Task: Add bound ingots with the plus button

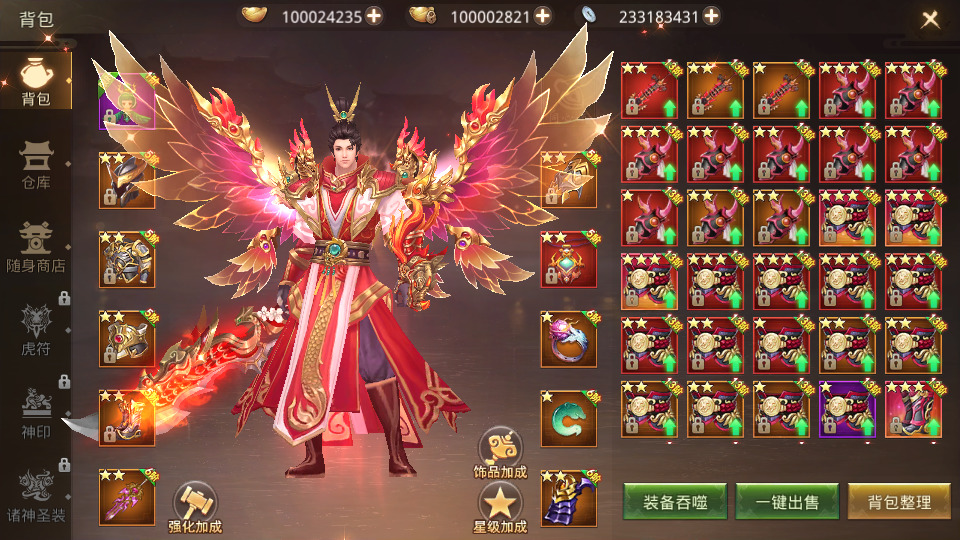Action: pyautogui.click(x=542, y=16)
